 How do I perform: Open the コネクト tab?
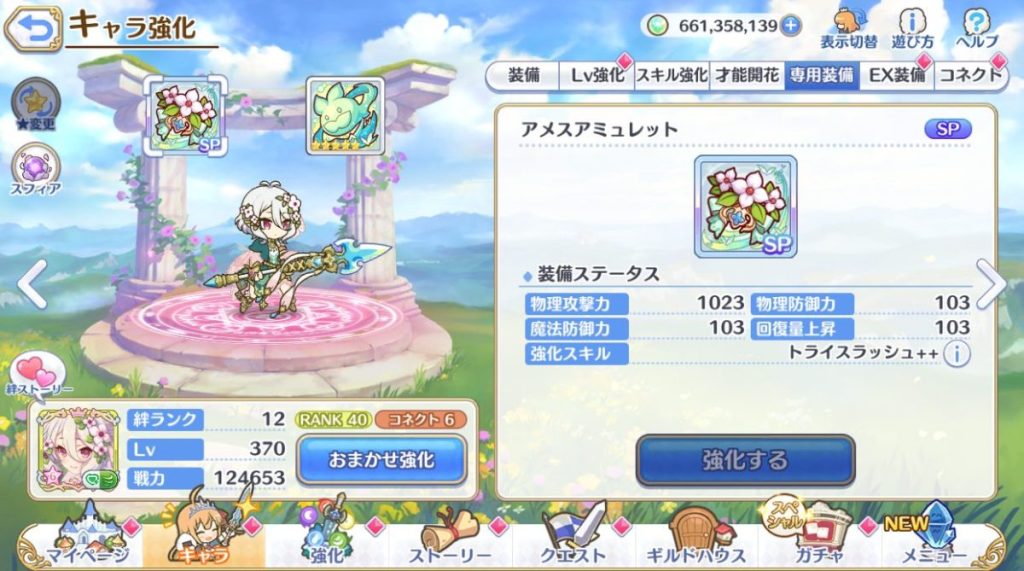968,75
